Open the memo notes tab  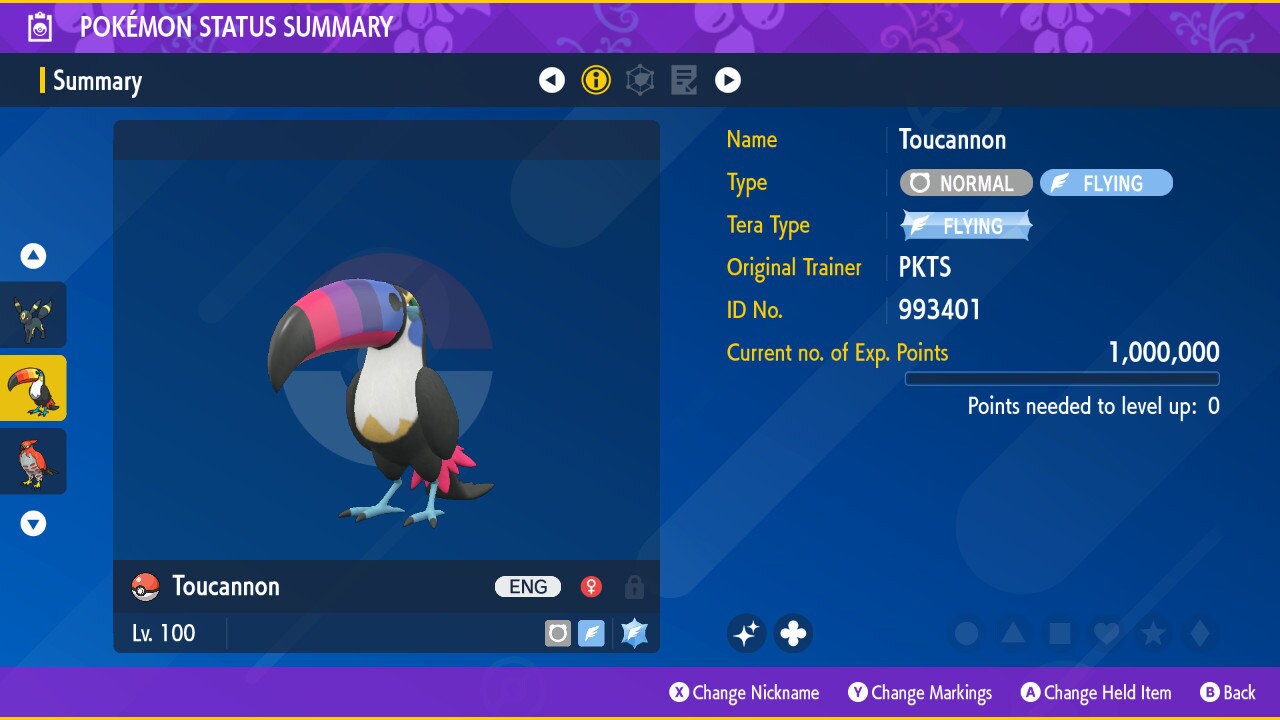point(684,80)
